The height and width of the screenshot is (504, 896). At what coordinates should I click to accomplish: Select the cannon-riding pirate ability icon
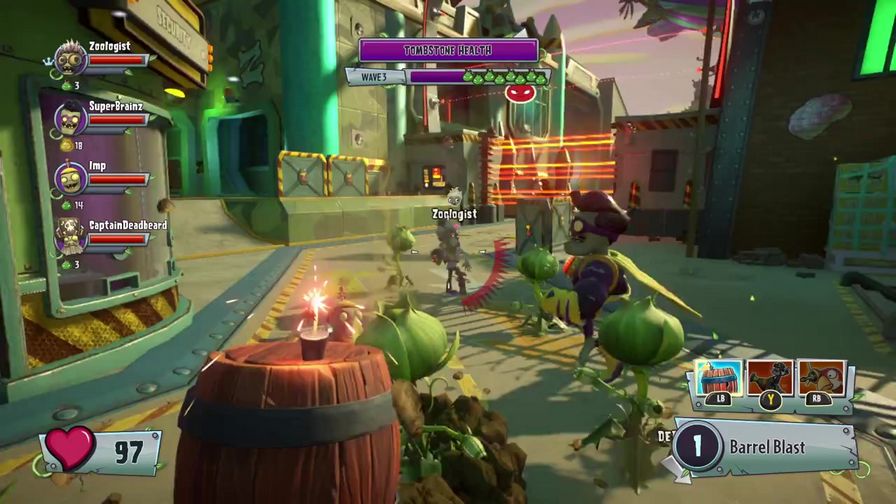click(x=769, y=380)
